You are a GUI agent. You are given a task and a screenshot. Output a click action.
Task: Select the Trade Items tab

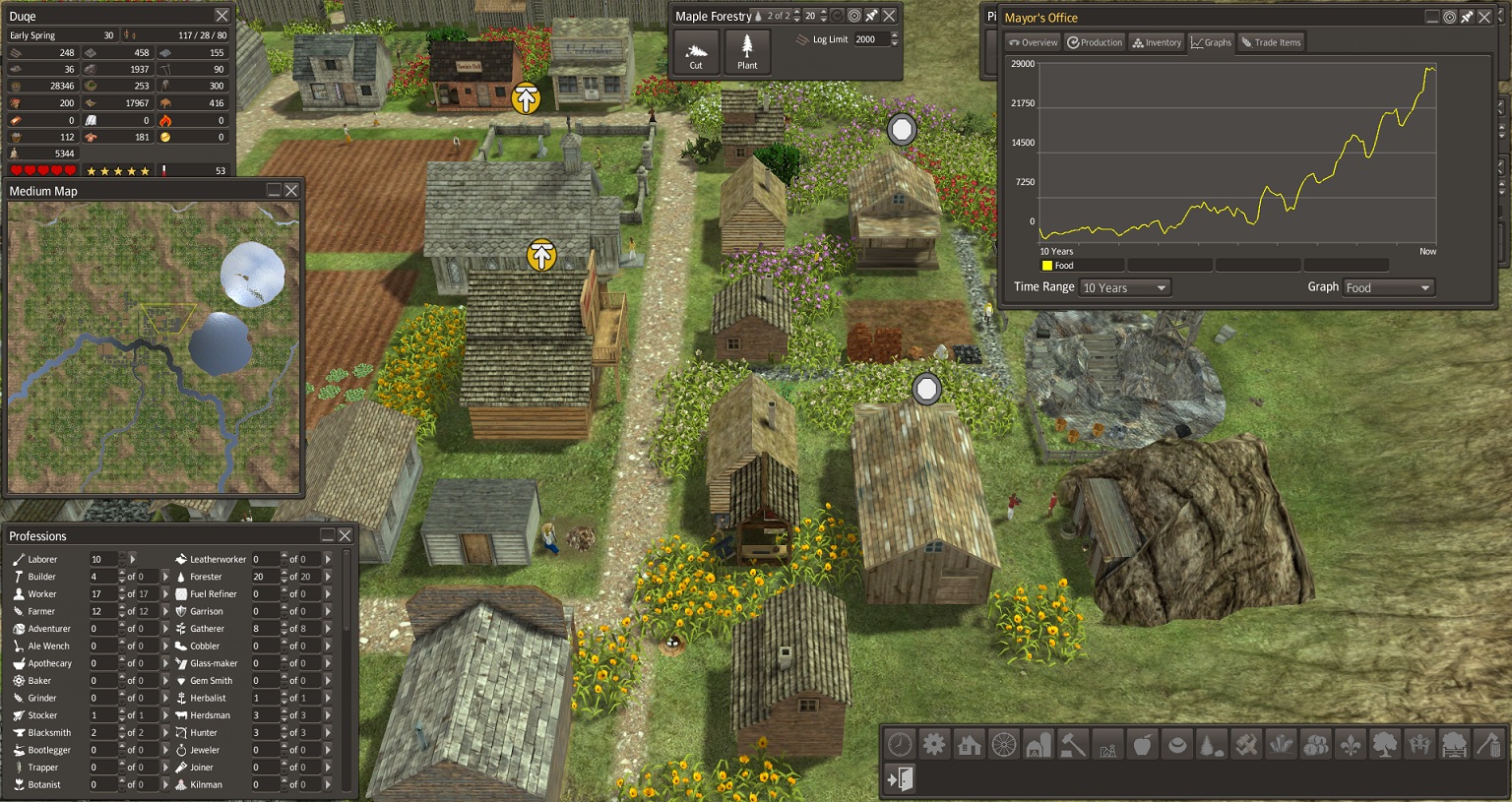click(1271, 42)
